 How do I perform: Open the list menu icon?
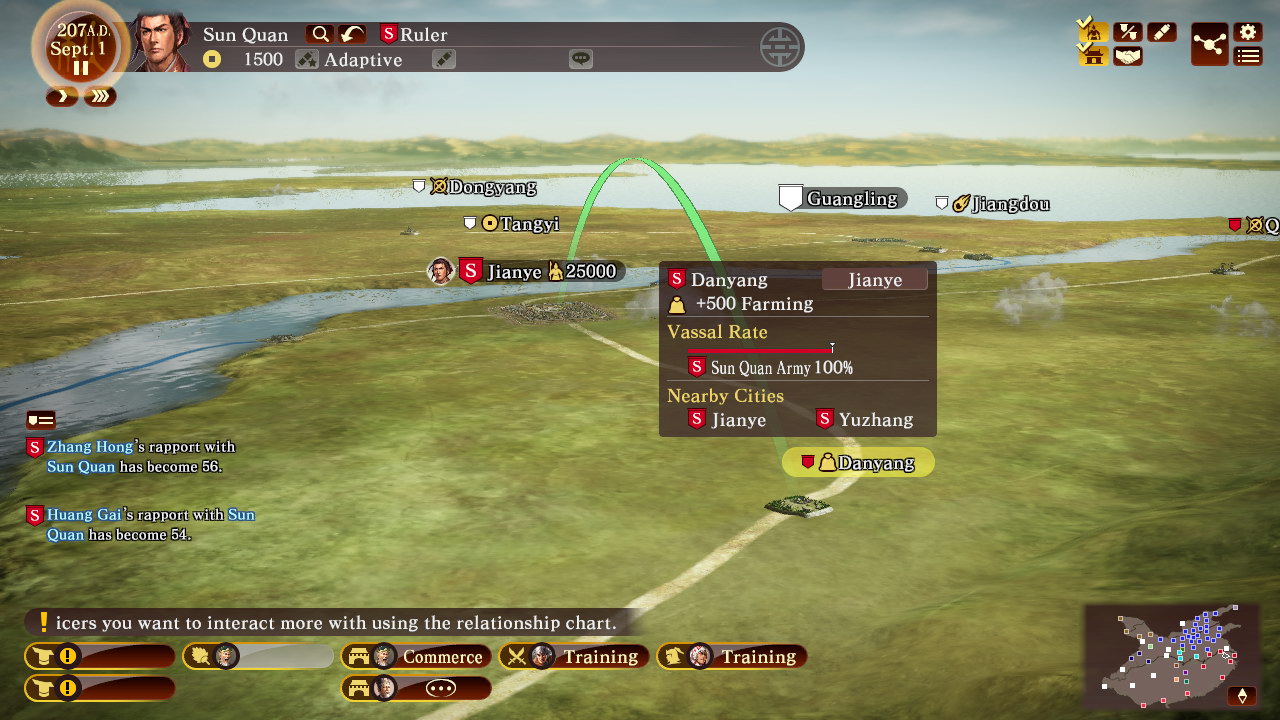tap(1247, 56)
